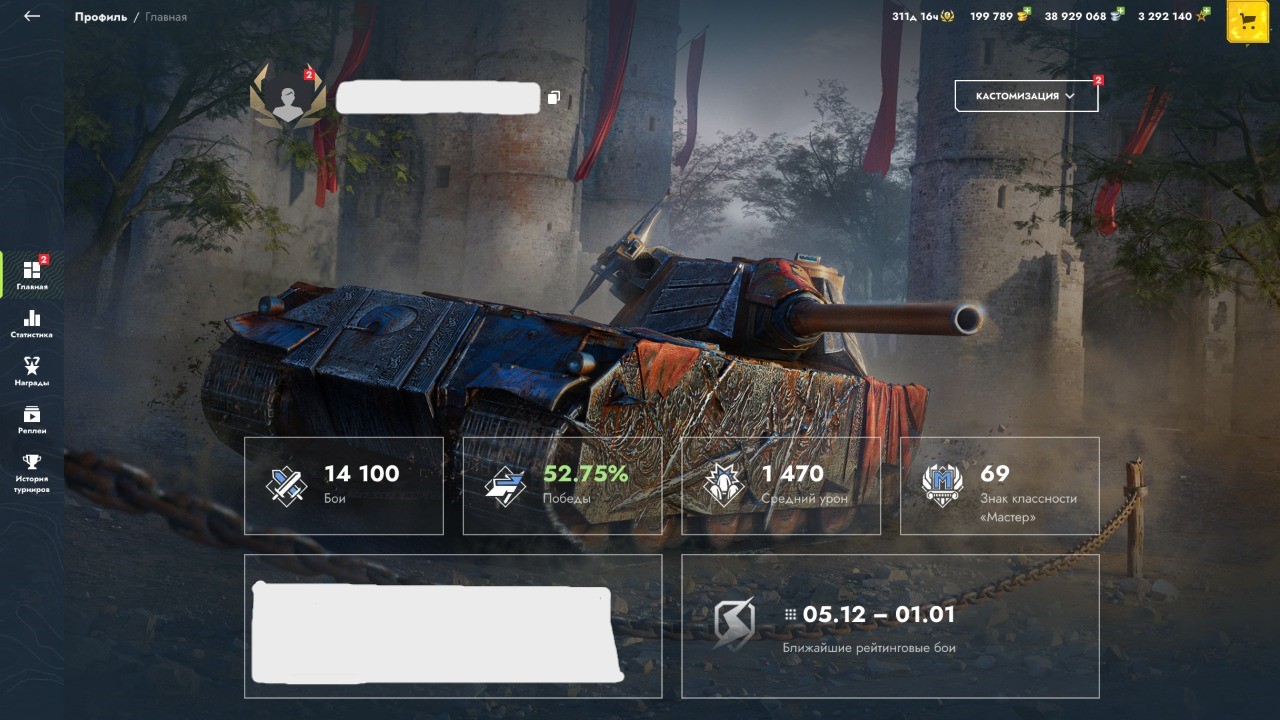1280x720 pixels.
Task: Open the Награды section
Action: (32, 371)
